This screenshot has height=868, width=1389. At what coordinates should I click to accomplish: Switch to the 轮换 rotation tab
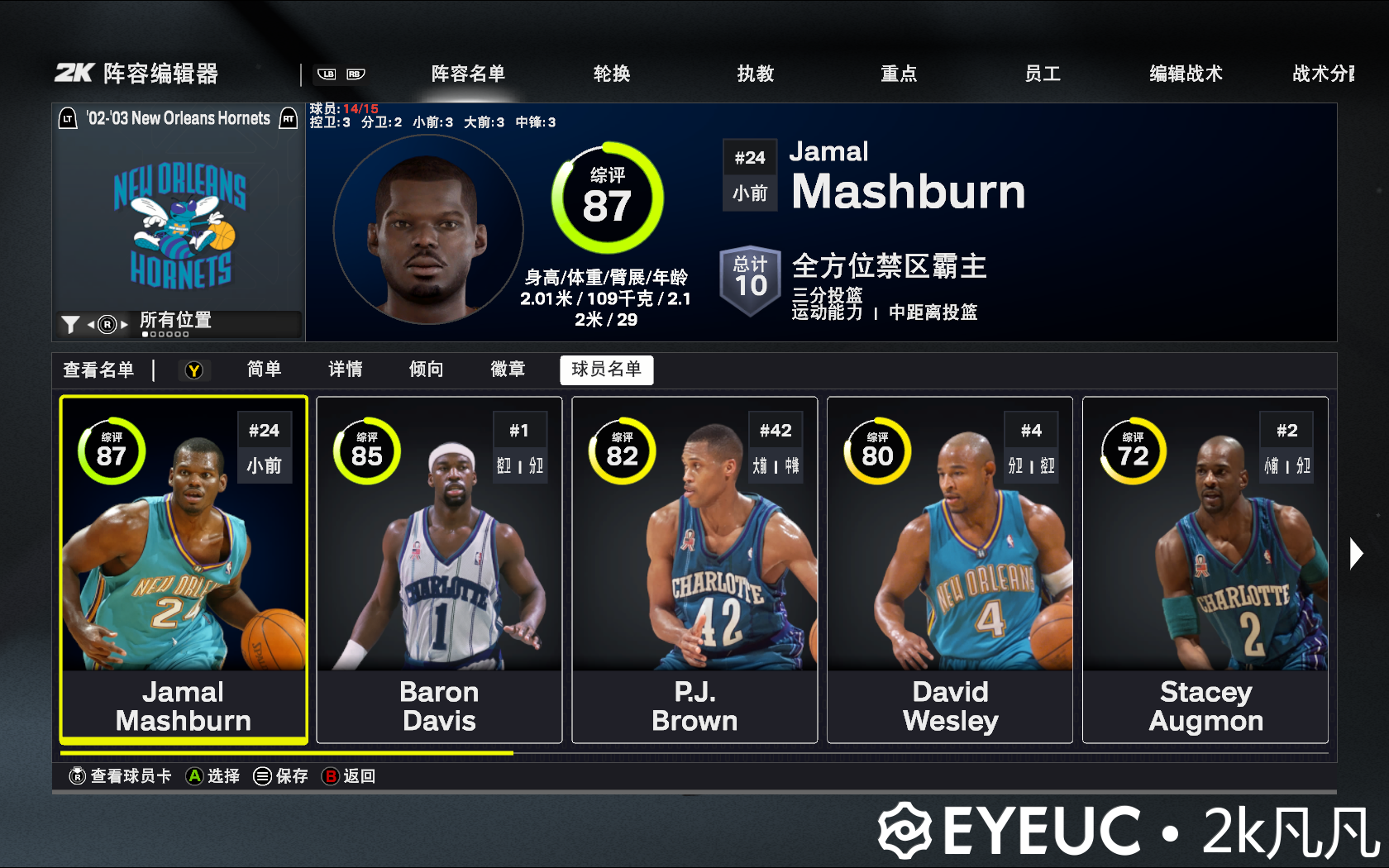point(612,74)
